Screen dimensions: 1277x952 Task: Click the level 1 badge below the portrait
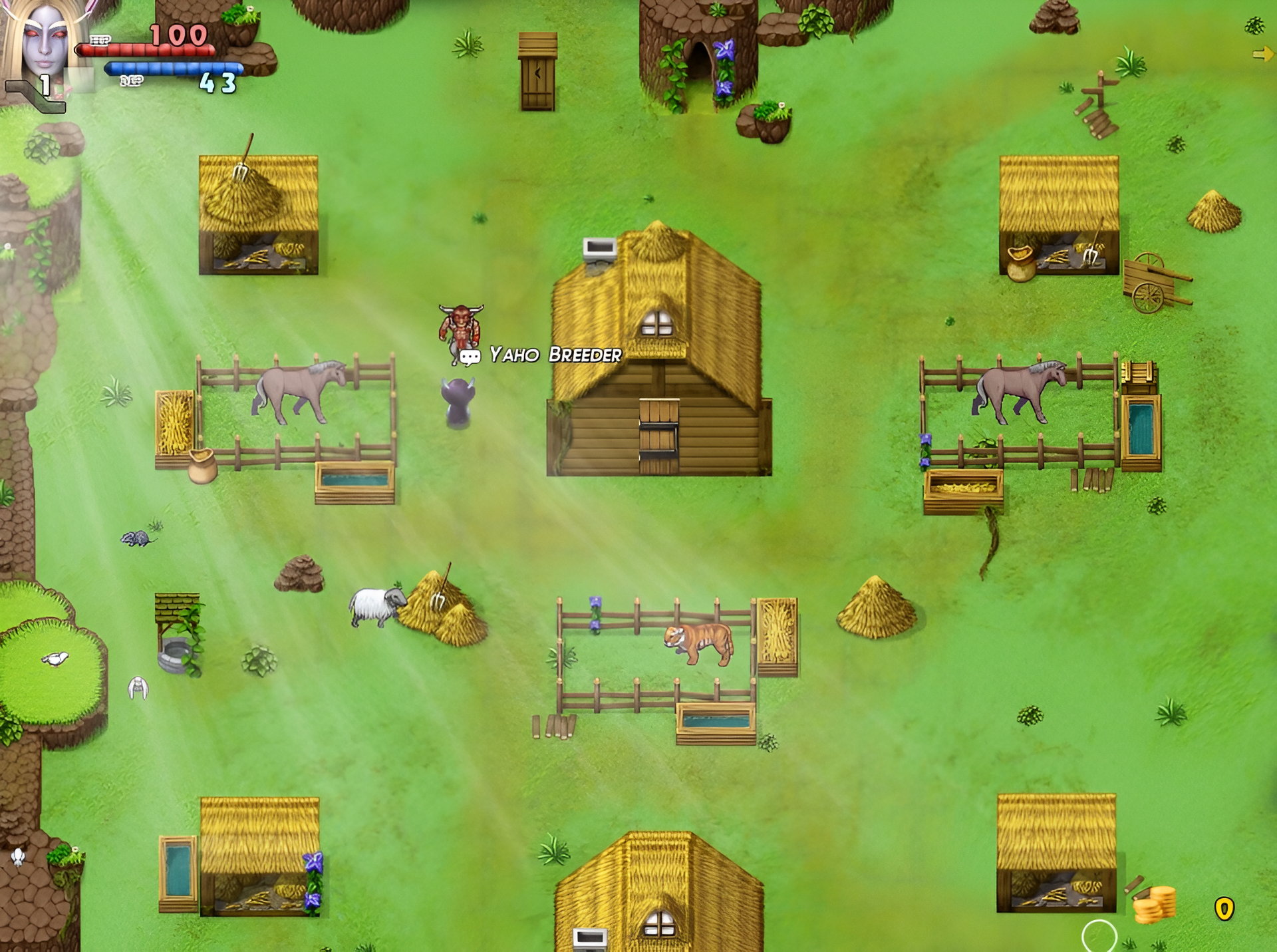click(x=45, y=84)
